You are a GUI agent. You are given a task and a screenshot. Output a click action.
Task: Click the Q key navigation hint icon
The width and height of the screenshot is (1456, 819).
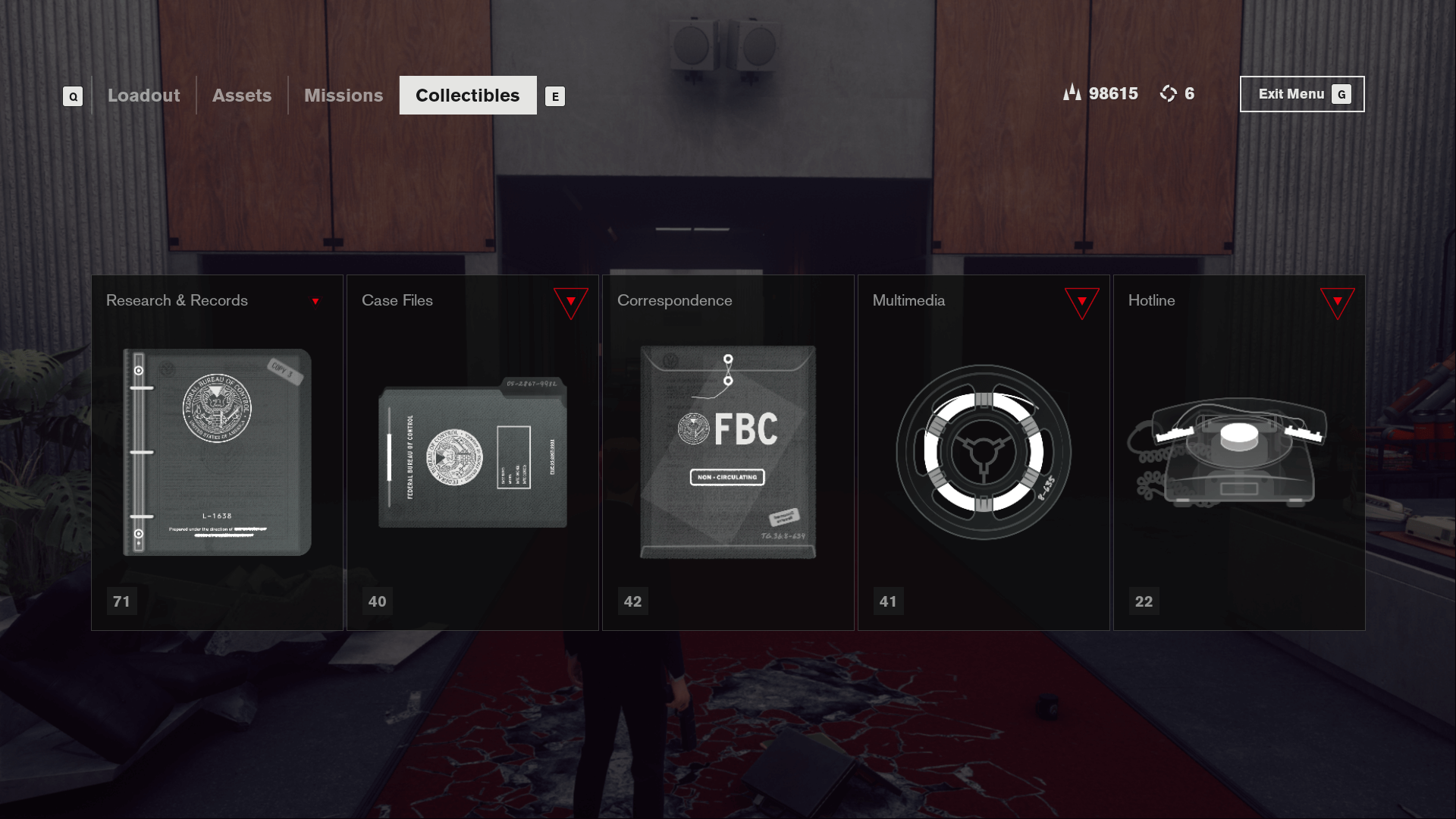tap(72, 96)
